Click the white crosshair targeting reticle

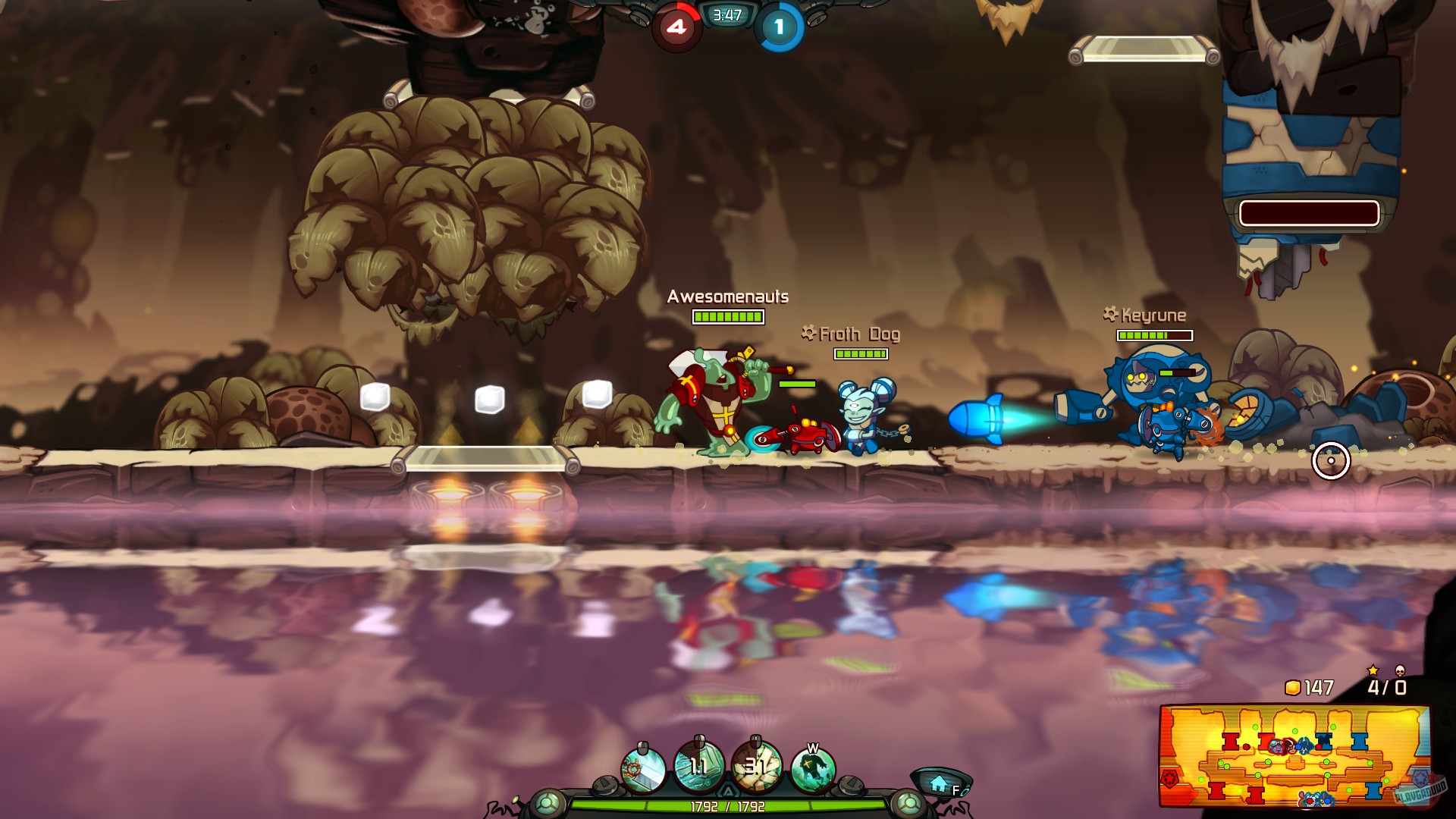pyautogui.click(x=1332, y=459)
